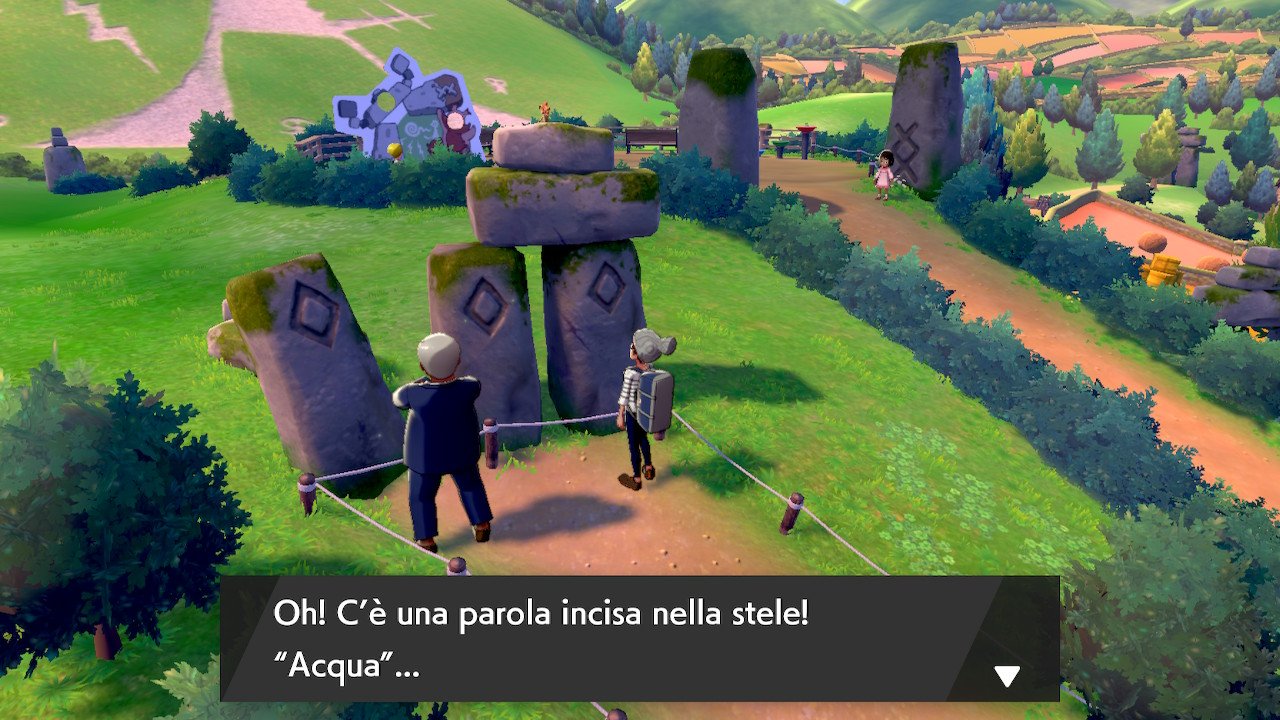Screen dimensions: 1280x720
Task: Click the wooden bench behind the stones
Action: click(x=652, y=138)
